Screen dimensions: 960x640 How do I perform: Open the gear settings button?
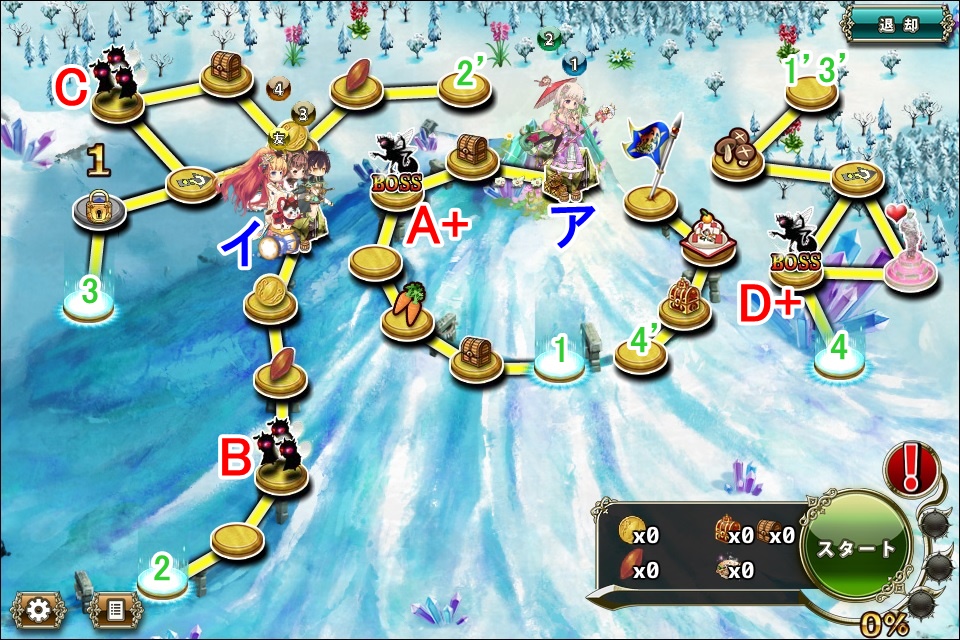(38, 609)
